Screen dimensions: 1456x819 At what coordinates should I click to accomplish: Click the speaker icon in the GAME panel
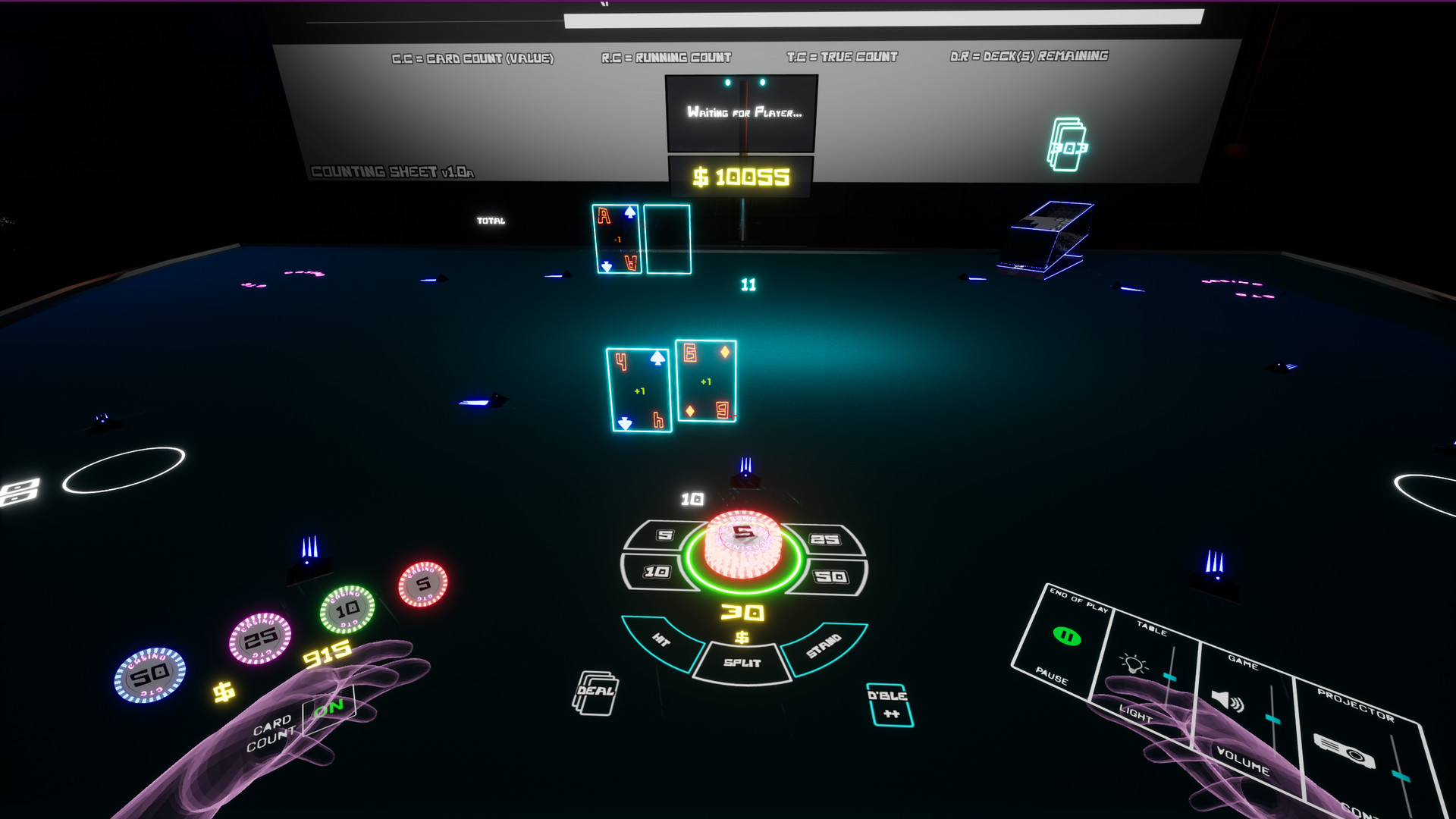point(1226,701)
